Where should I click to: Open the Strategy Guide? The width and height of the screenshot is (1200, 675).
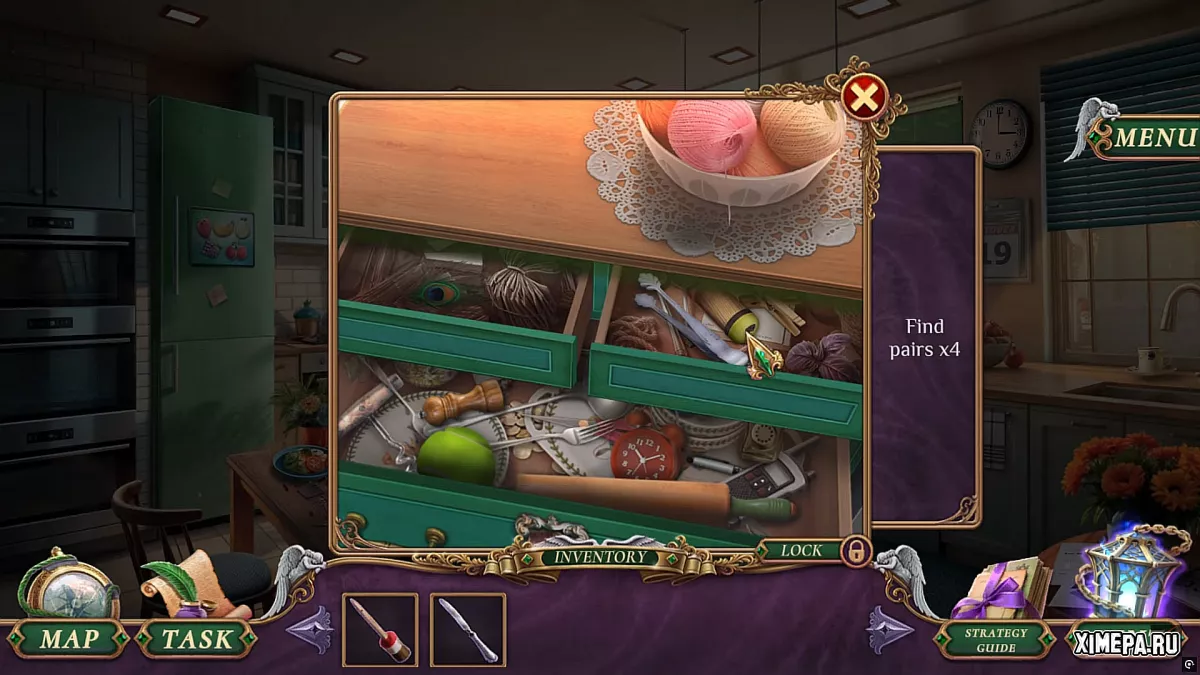tap(996, 639)
